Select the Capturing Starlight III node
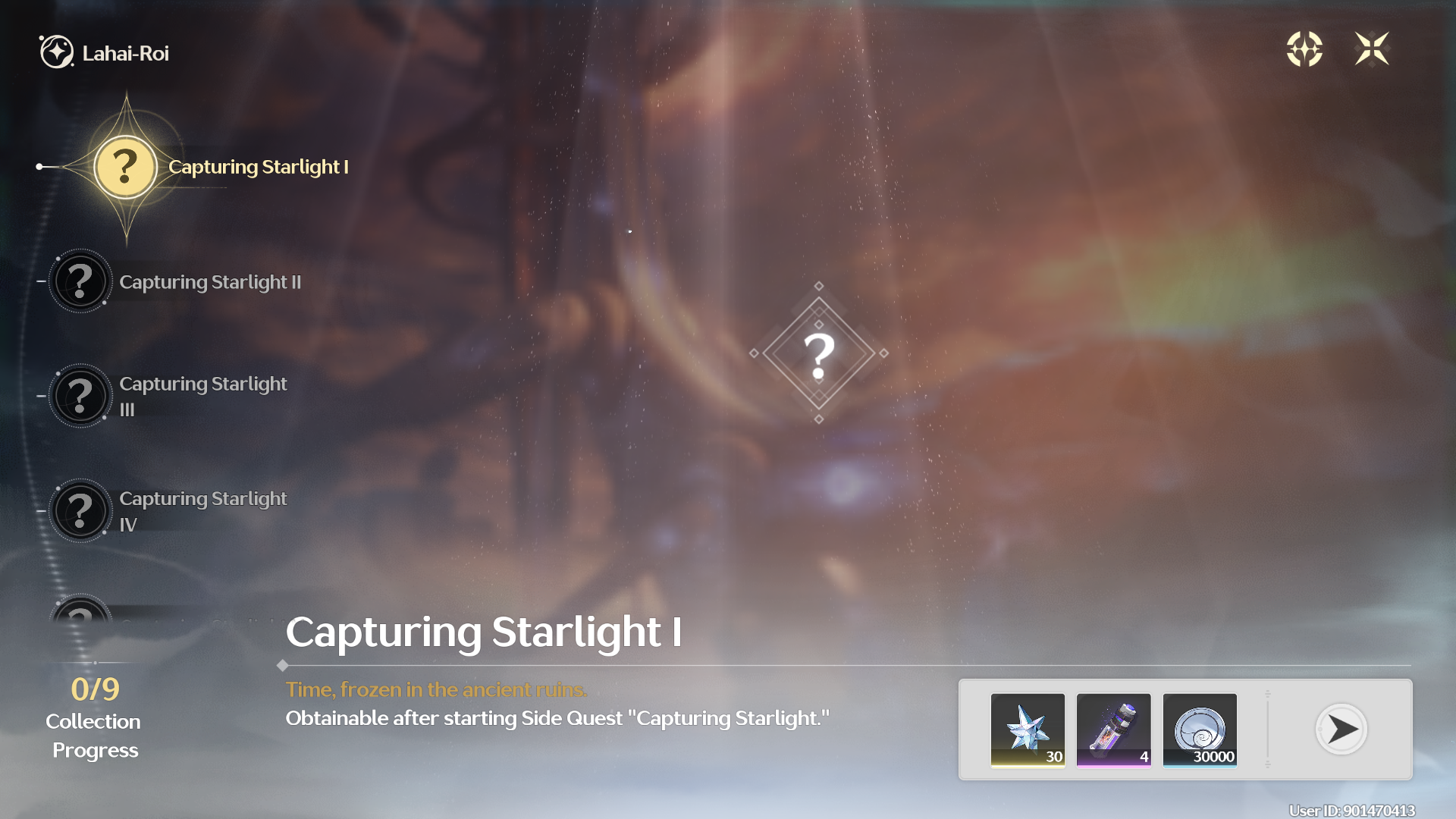The width and height of the screenshot is (1456, 819). 80,396
